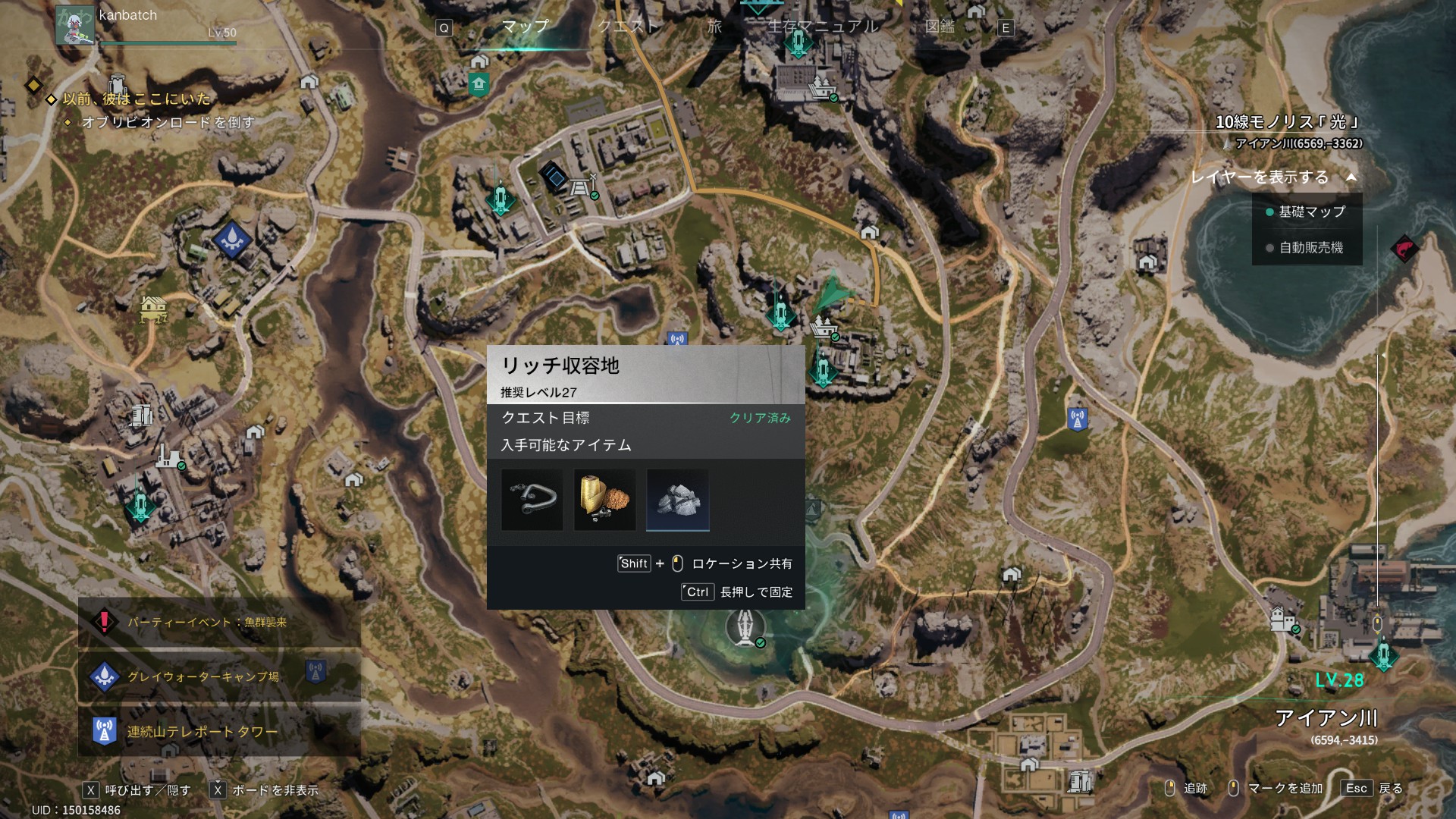Open the tracked quest 以前、彼はここにいた
Viewport: 1456px width, 819px height.
[x=136, y=99]
